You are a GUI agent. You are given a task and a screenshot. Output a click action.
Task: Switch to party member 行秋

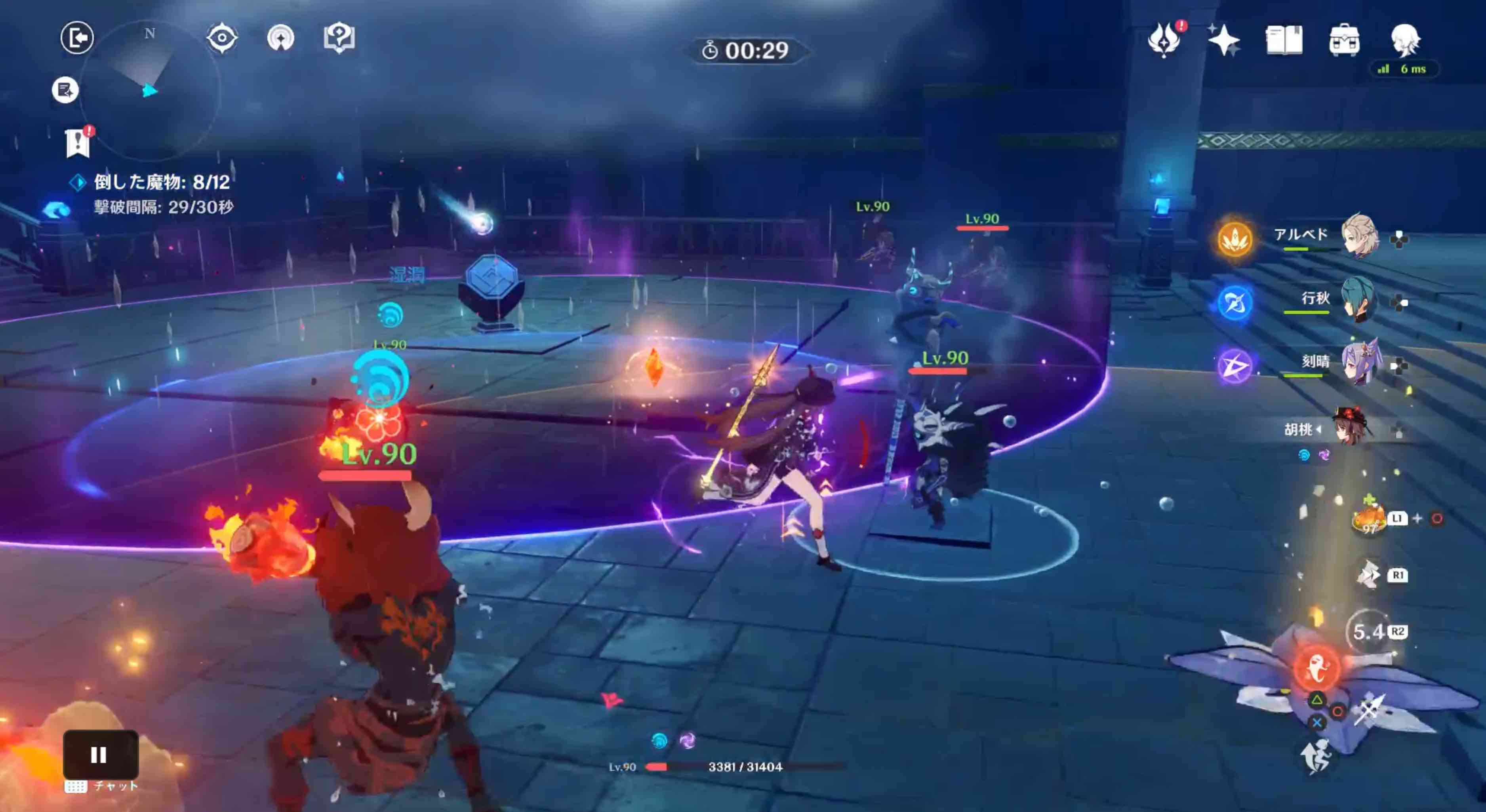(x=1358, y=300)
